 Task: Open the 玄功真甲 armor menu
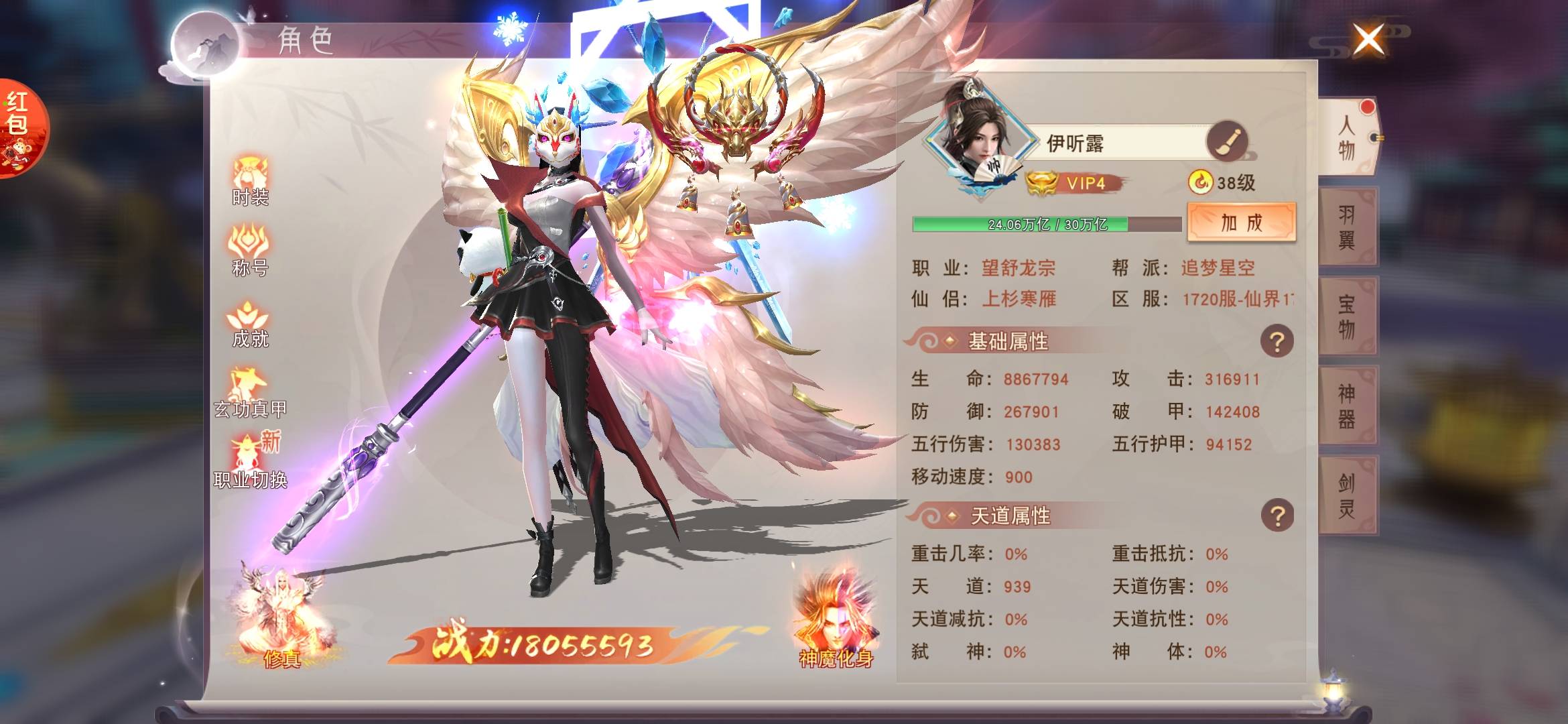(250, 394)
